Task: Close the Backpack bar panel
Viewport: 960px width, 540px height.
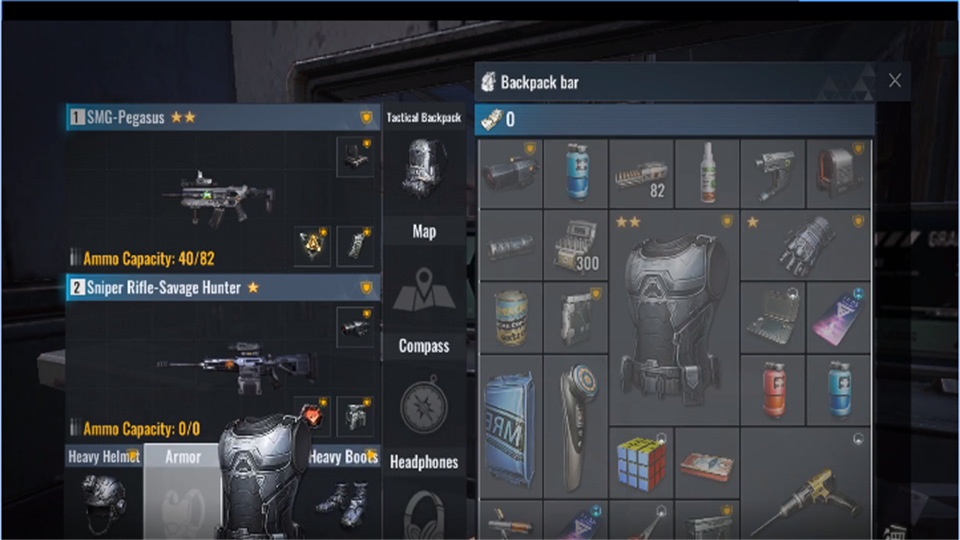Action: [894, 81]
